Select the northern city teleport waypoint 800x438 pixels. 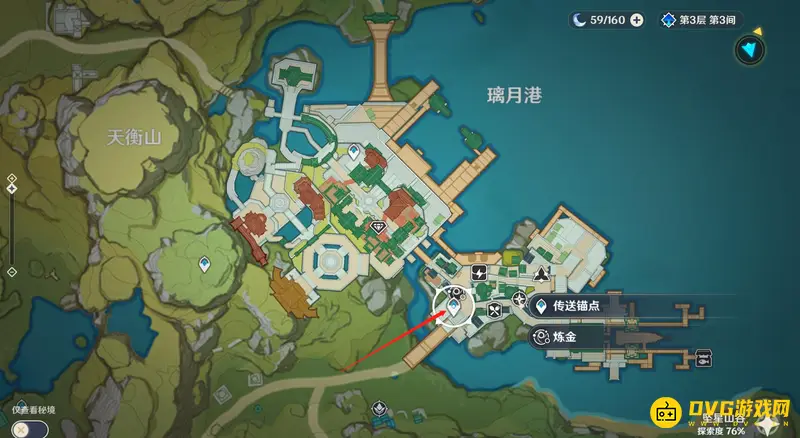pyautogui.click(x=353, y=152)
